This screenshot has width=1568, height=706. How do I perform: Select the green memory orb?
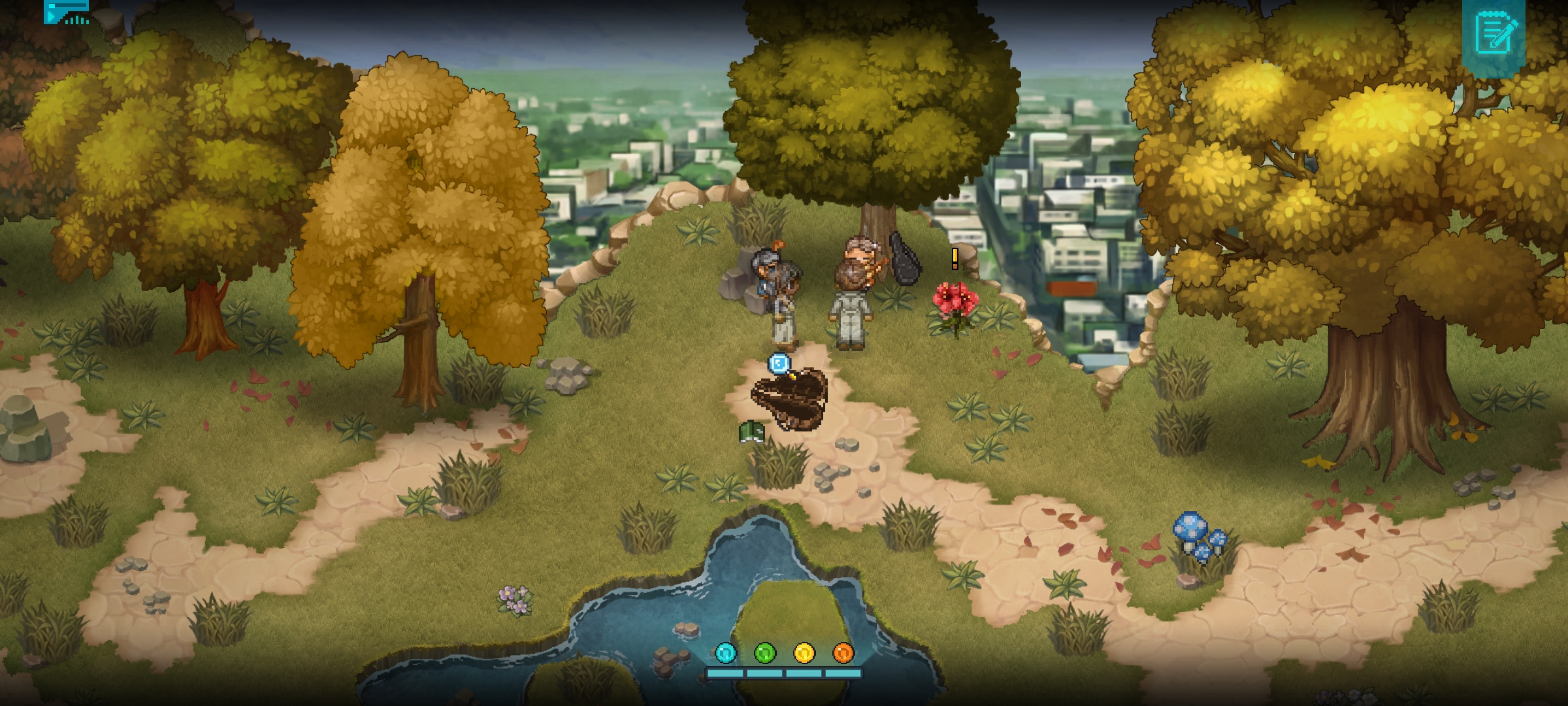765,652
